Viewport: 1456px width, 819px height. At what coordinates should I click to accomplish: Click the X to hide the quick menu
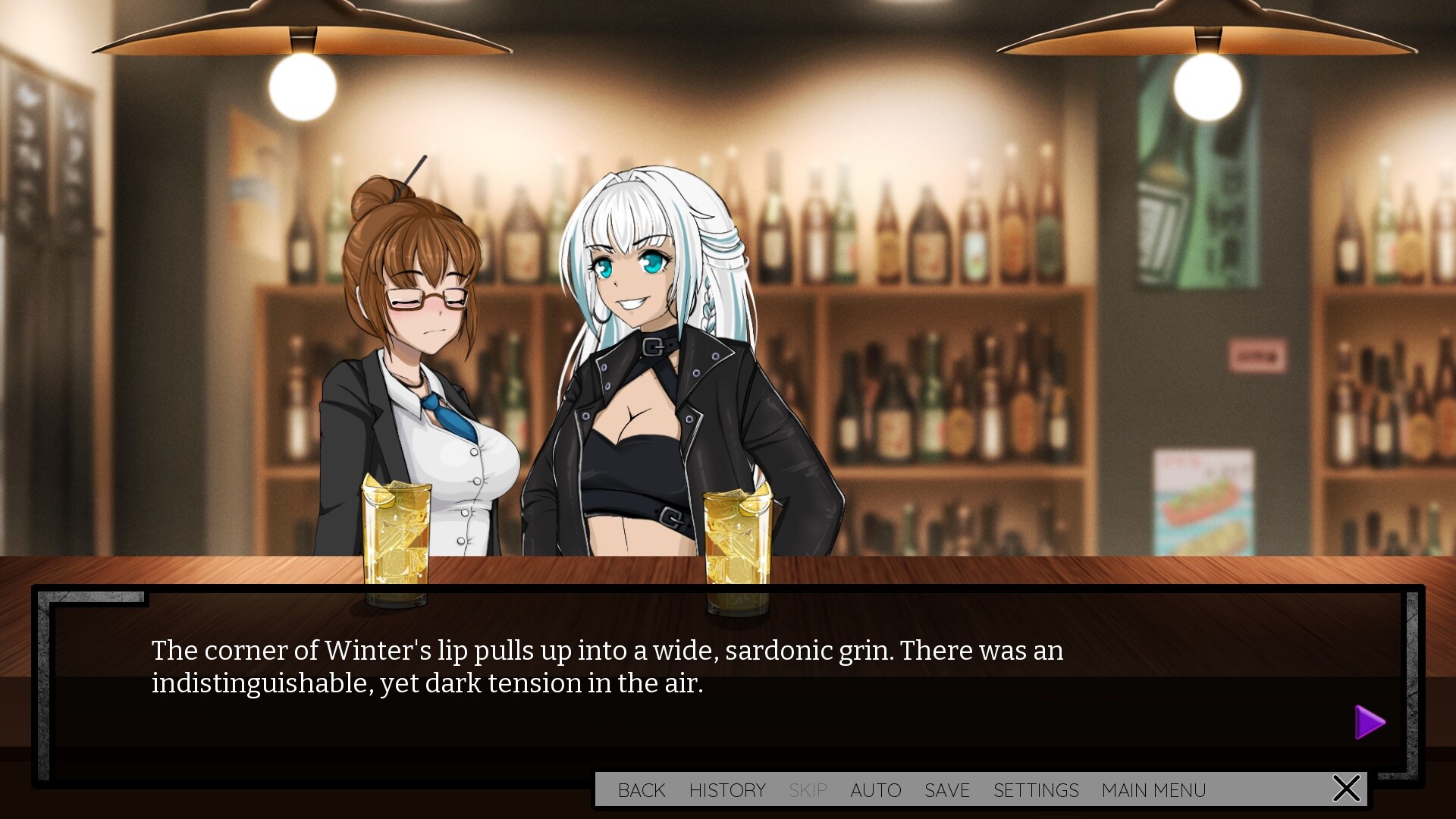(1346, 788)
